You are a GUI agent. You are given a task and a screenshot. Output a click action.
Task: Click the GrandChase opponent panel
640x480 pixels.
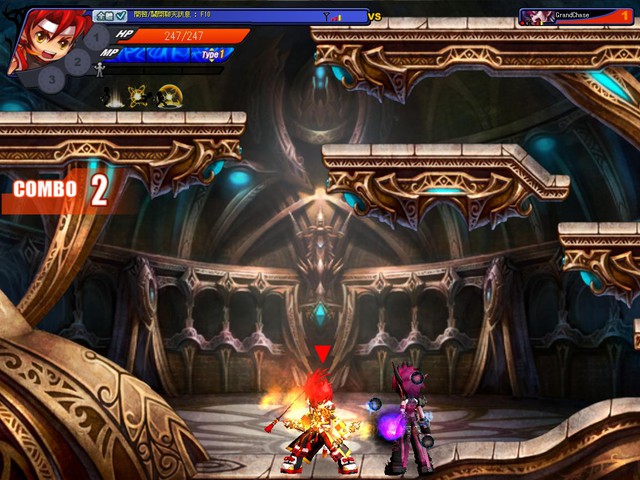(575, 16)
